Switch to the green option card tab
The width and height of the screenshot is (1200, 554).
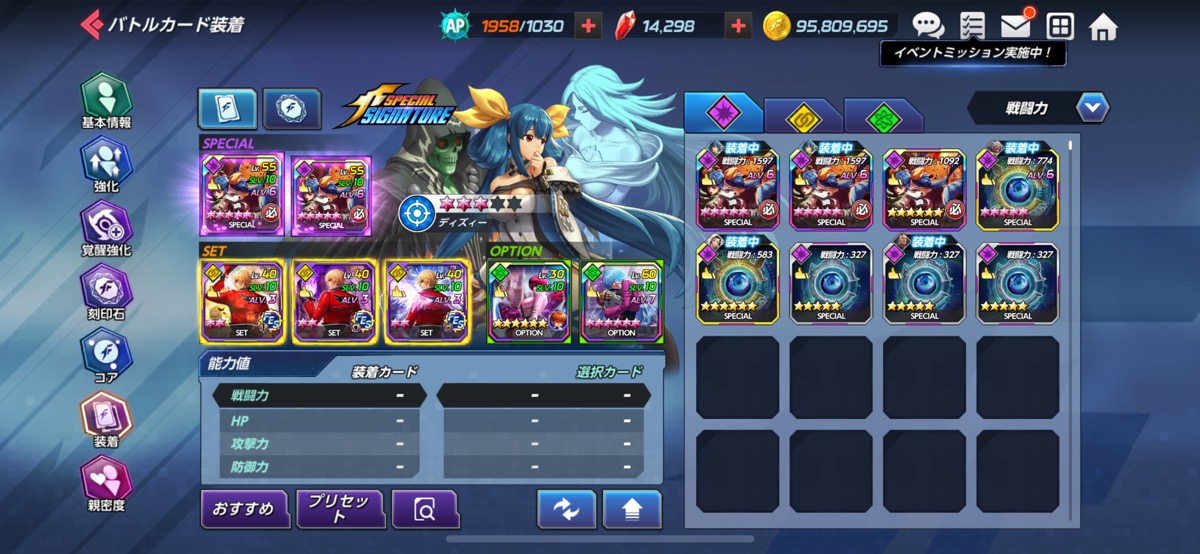pos(882,117)
